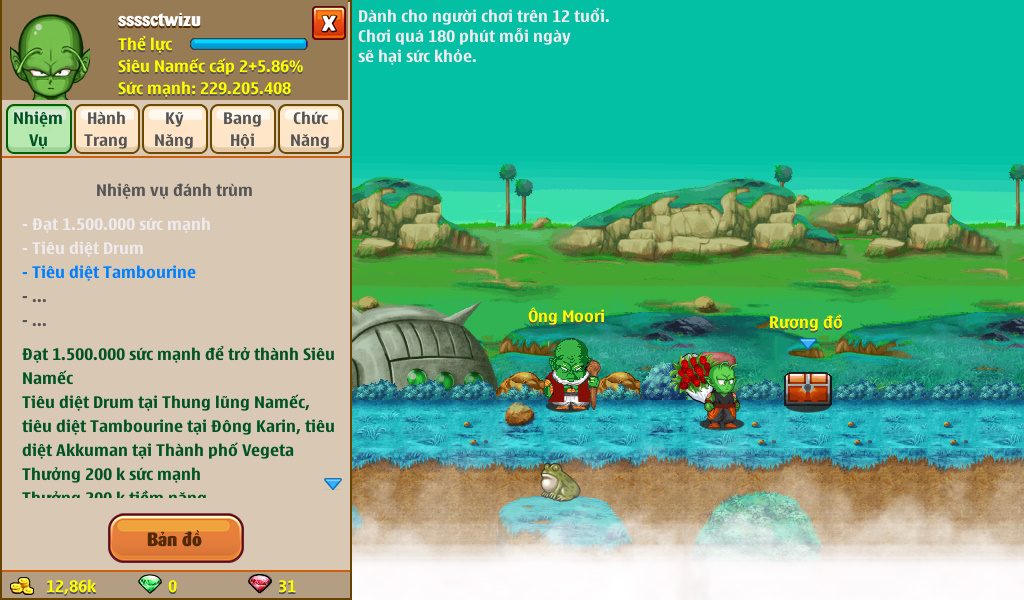1024x600 pixels.
Task: Open the map with the Bản đồ button
Action: click(x=175, y=539)
